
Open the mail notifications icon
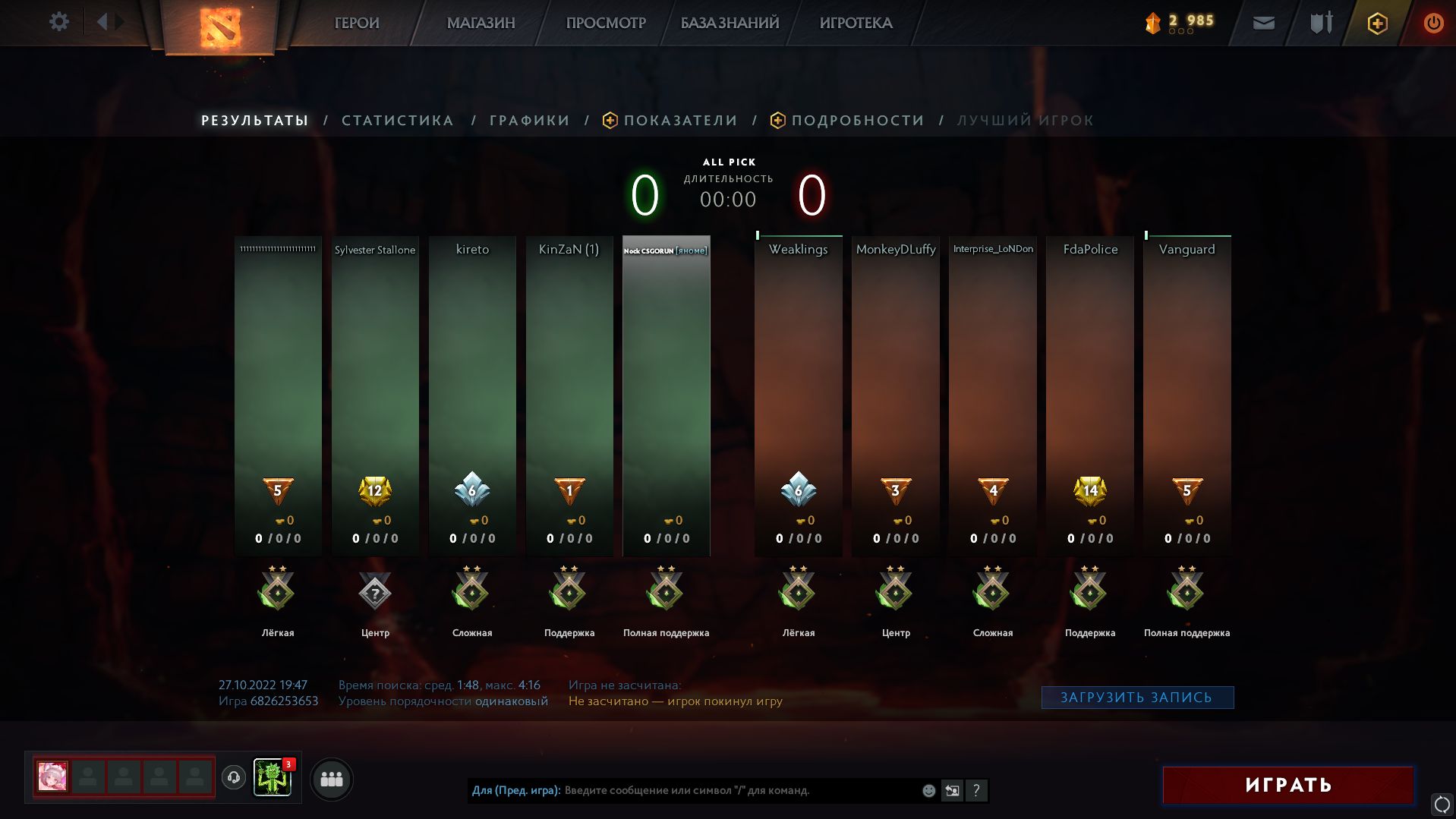coord(1262,22)
